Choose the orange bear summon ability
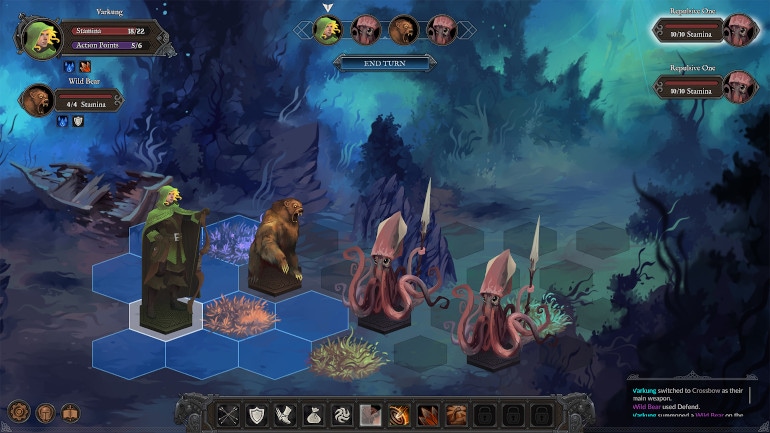The image size is (770, 433). tap(456, 414)
